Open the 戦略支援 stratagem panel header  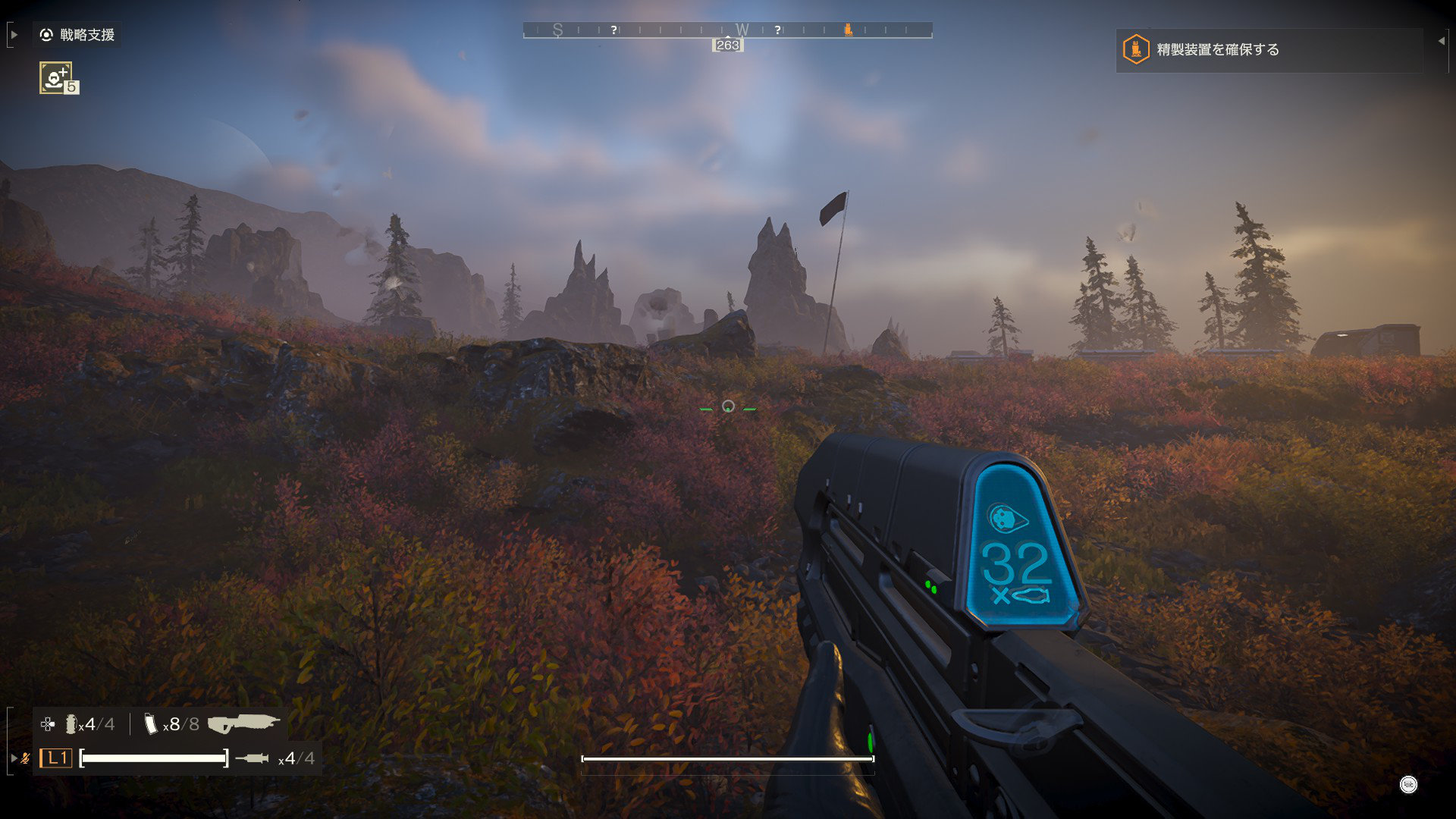78,35
